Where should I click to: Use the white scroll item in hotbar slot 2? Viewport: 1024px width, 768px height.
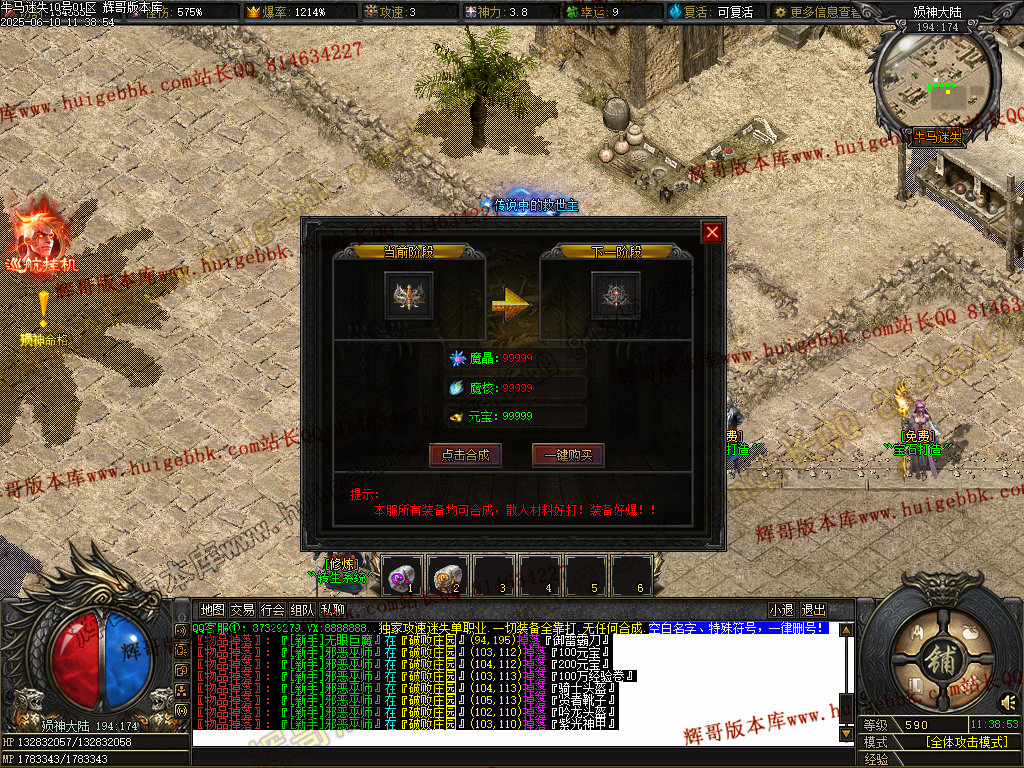[449, 576]
